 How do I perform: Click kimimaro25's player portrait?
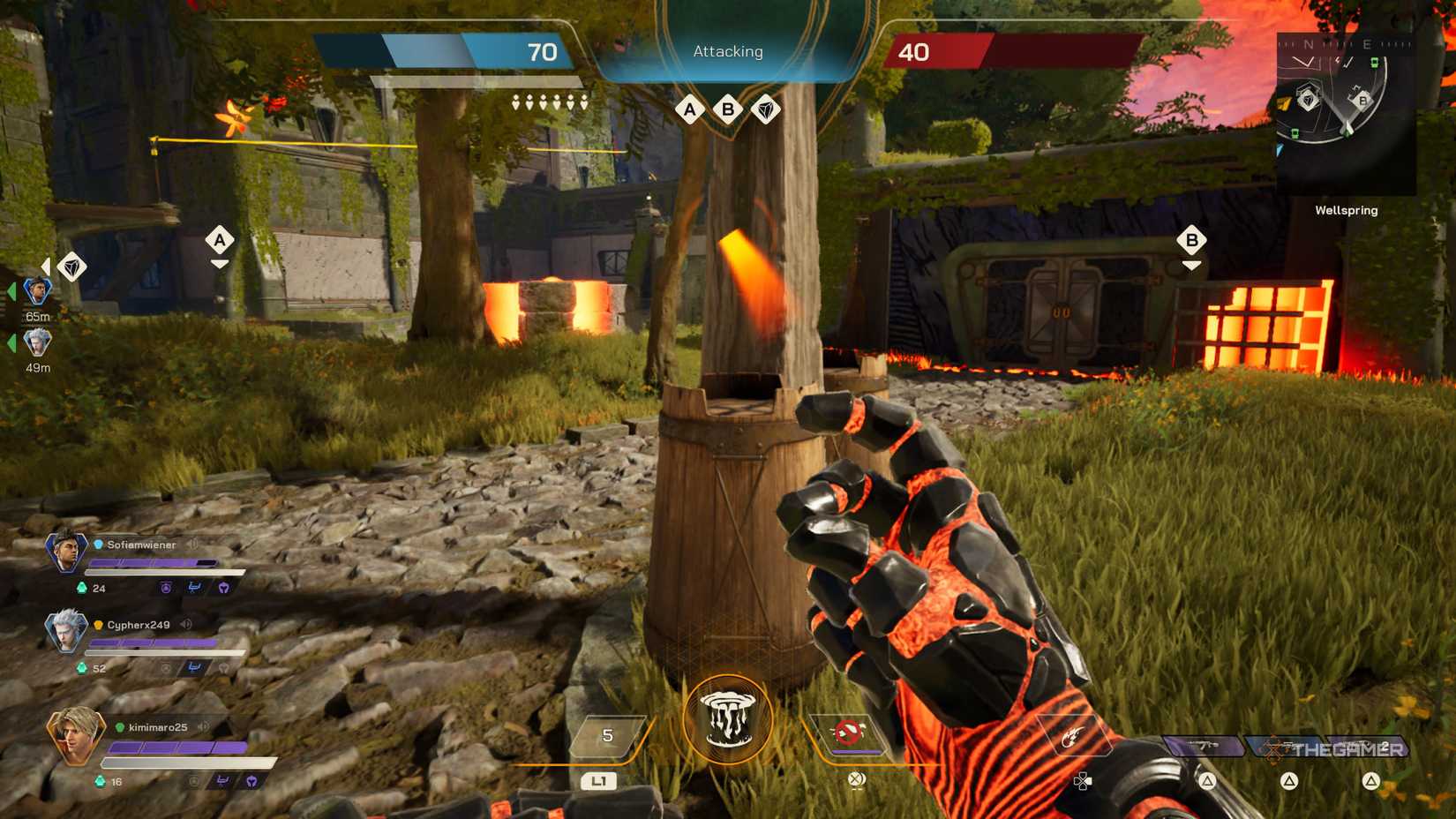[x=75, y=734]
